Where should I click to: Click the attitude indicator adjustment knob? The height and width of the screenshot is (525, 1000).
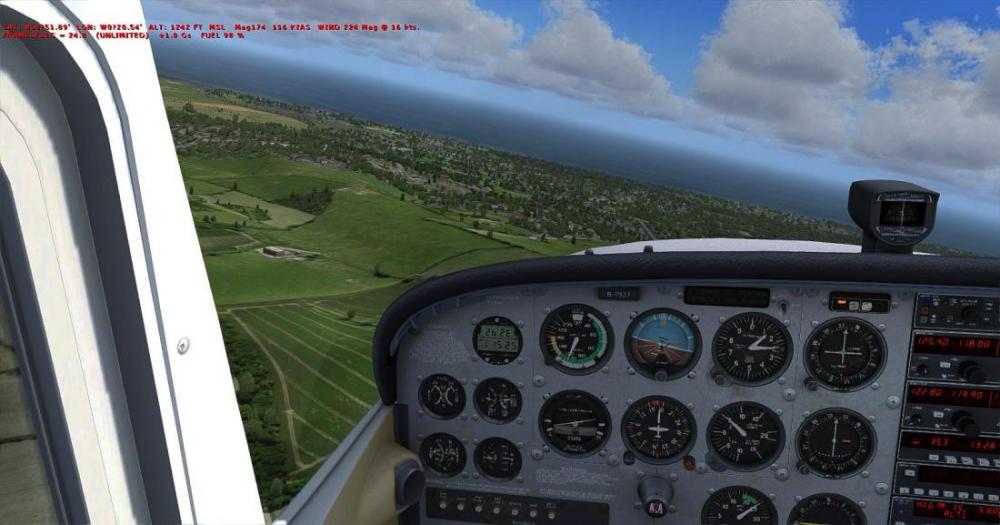661,375
